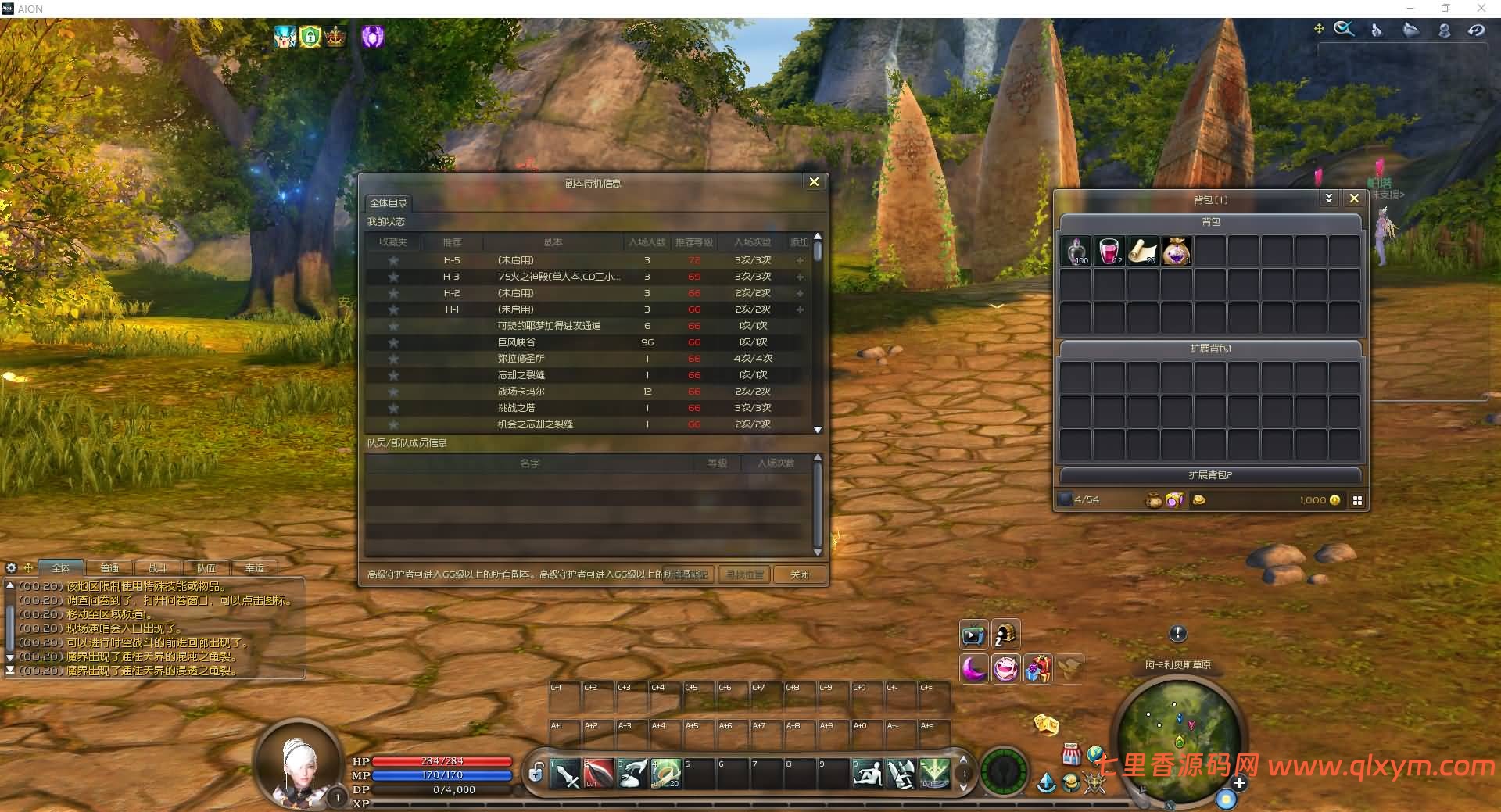The height and width of the screenshot is (812, 1501).
Task: Open the in-game Shop icon near the minimap
Action: pyautogui.click(x=1070, y=755)
